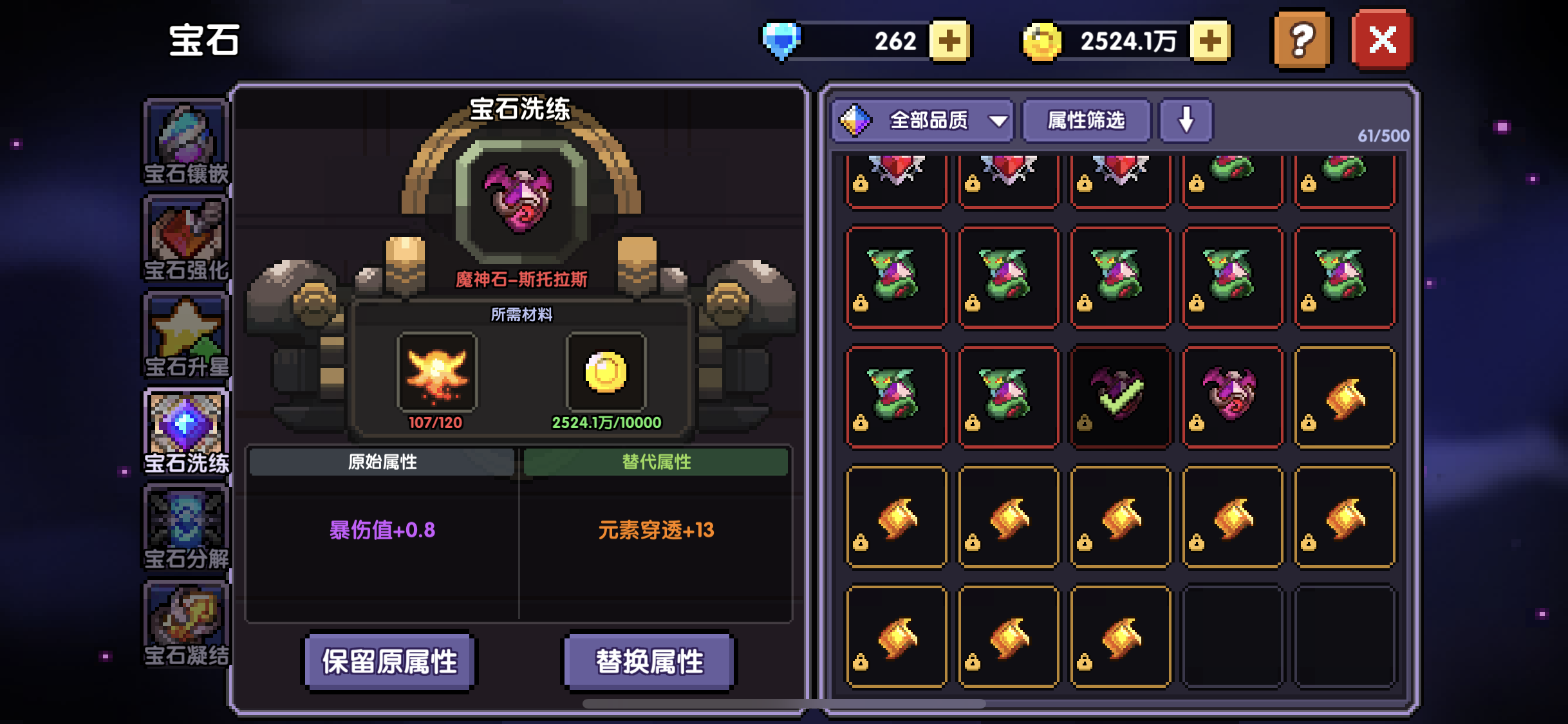Expand the quality filter chevron
Viewport: 1568px width, 724px height.
coord(998,122)
